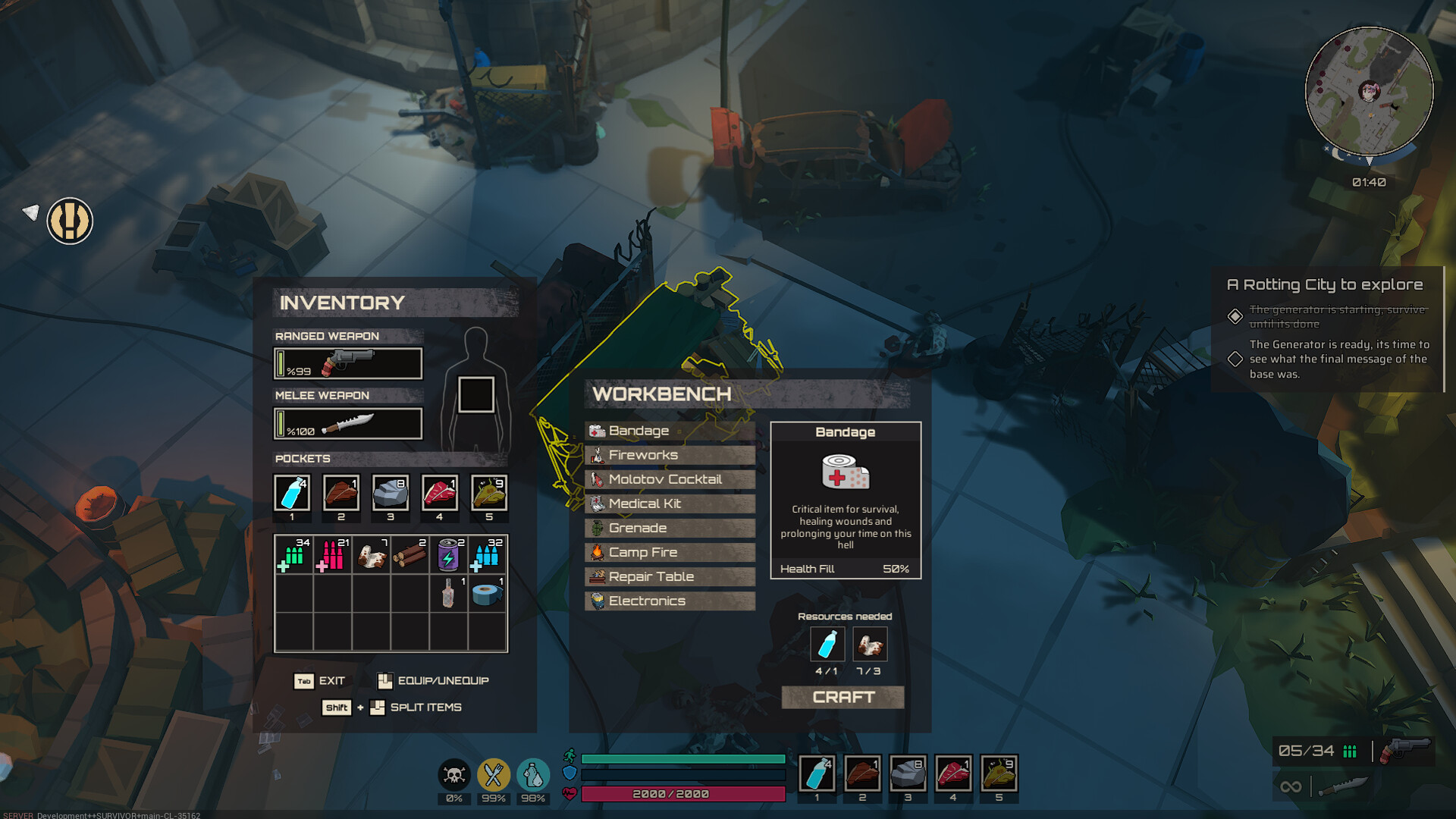The width and height of the screenshot is (1456, 819).
Task: Select the Fireworks recipe
Action: (670, 455)
